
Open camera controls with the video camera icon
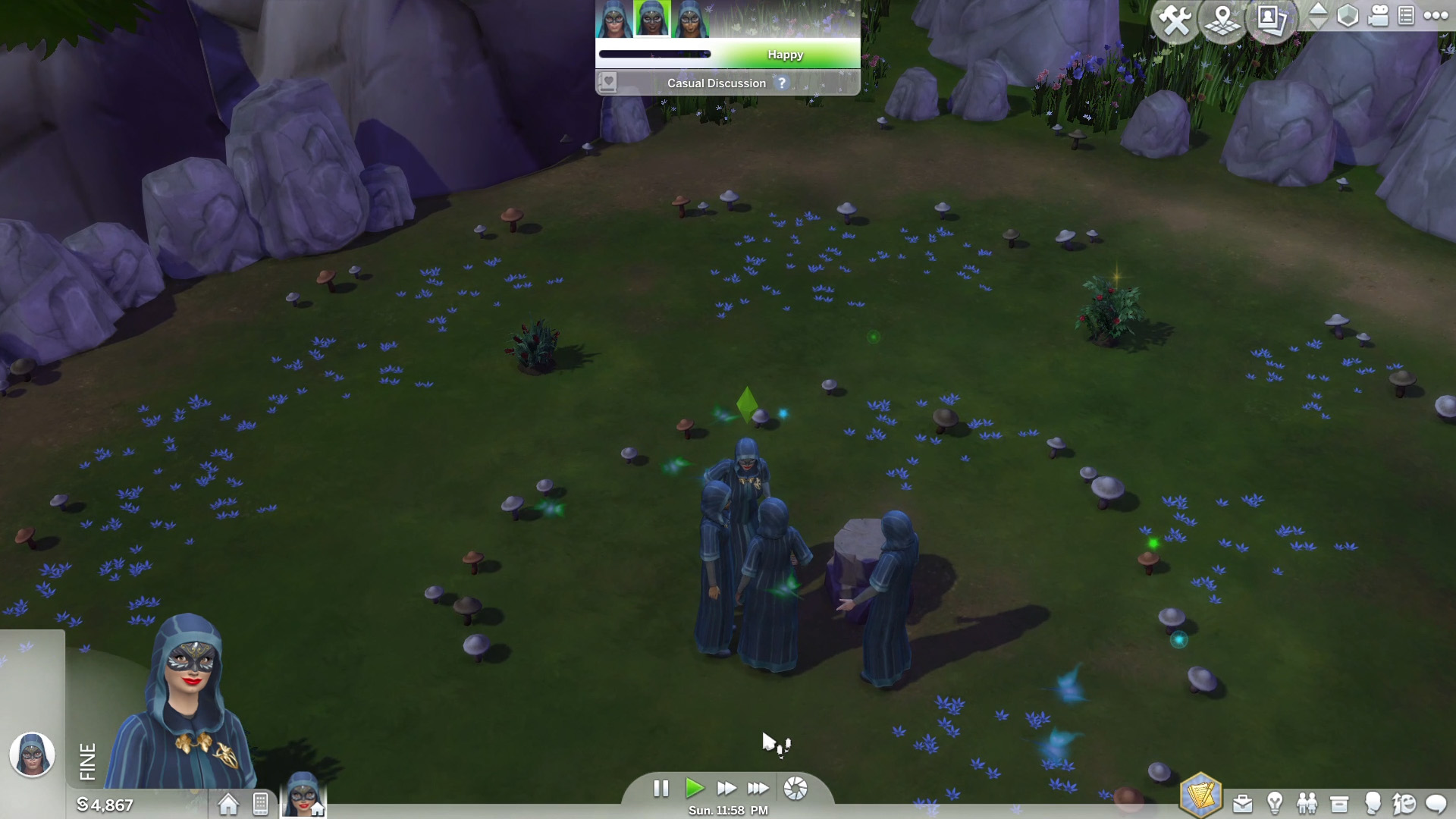[1378, 16]
